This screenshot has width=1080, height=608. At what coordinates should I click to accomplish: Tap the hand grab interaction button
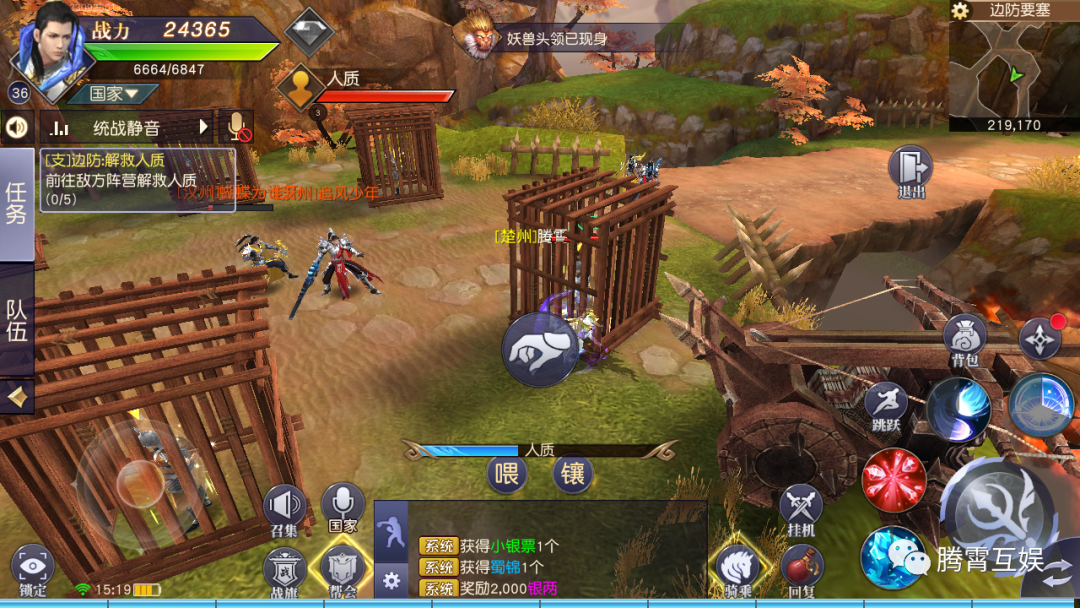539,349
